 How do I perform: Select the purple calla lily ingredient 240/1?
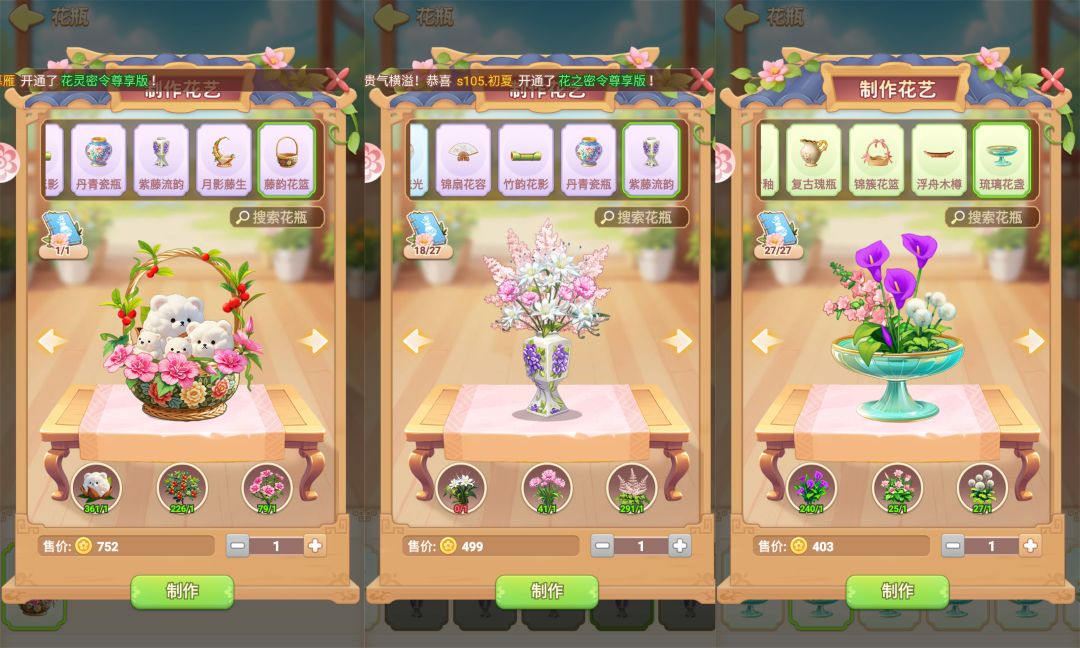[x=811, y=487]
